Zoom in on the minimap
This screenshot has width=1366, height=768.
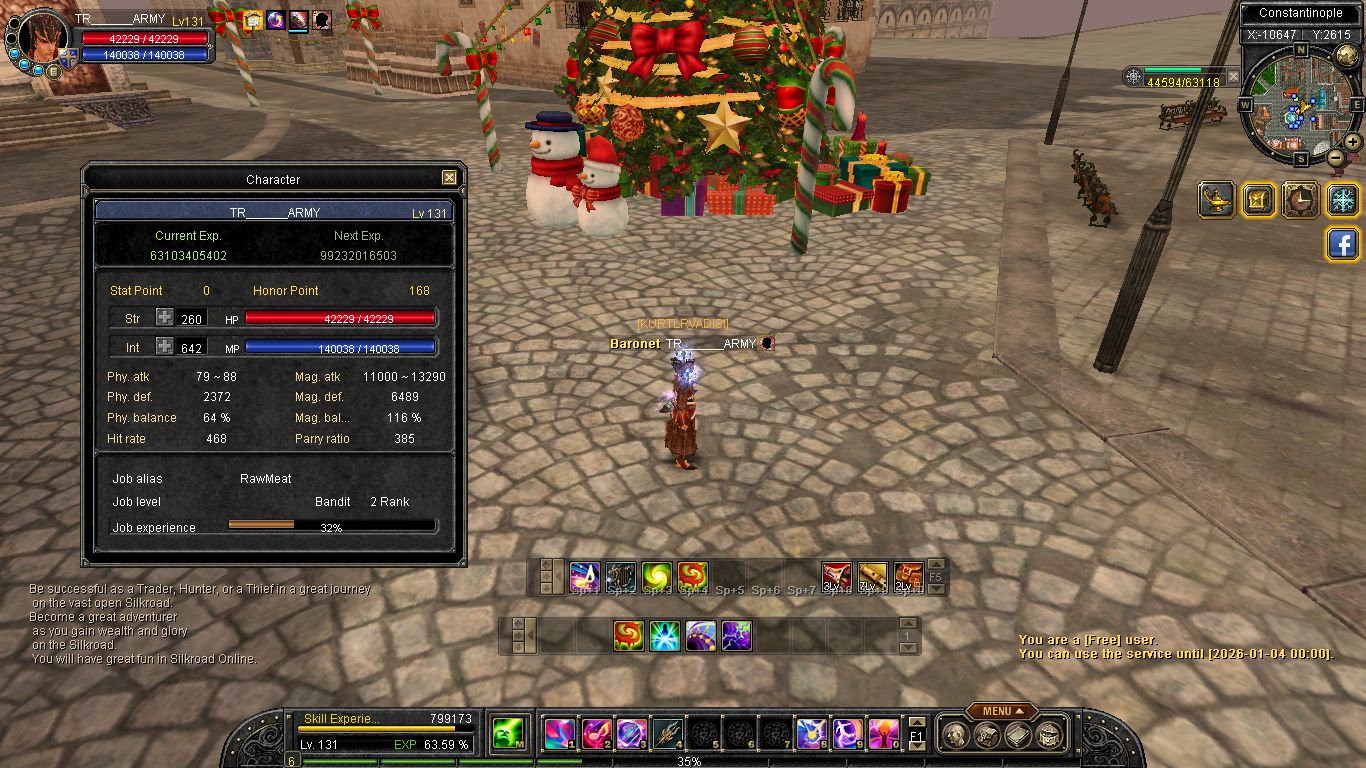pyautogui.click(x=1352, y=142)
